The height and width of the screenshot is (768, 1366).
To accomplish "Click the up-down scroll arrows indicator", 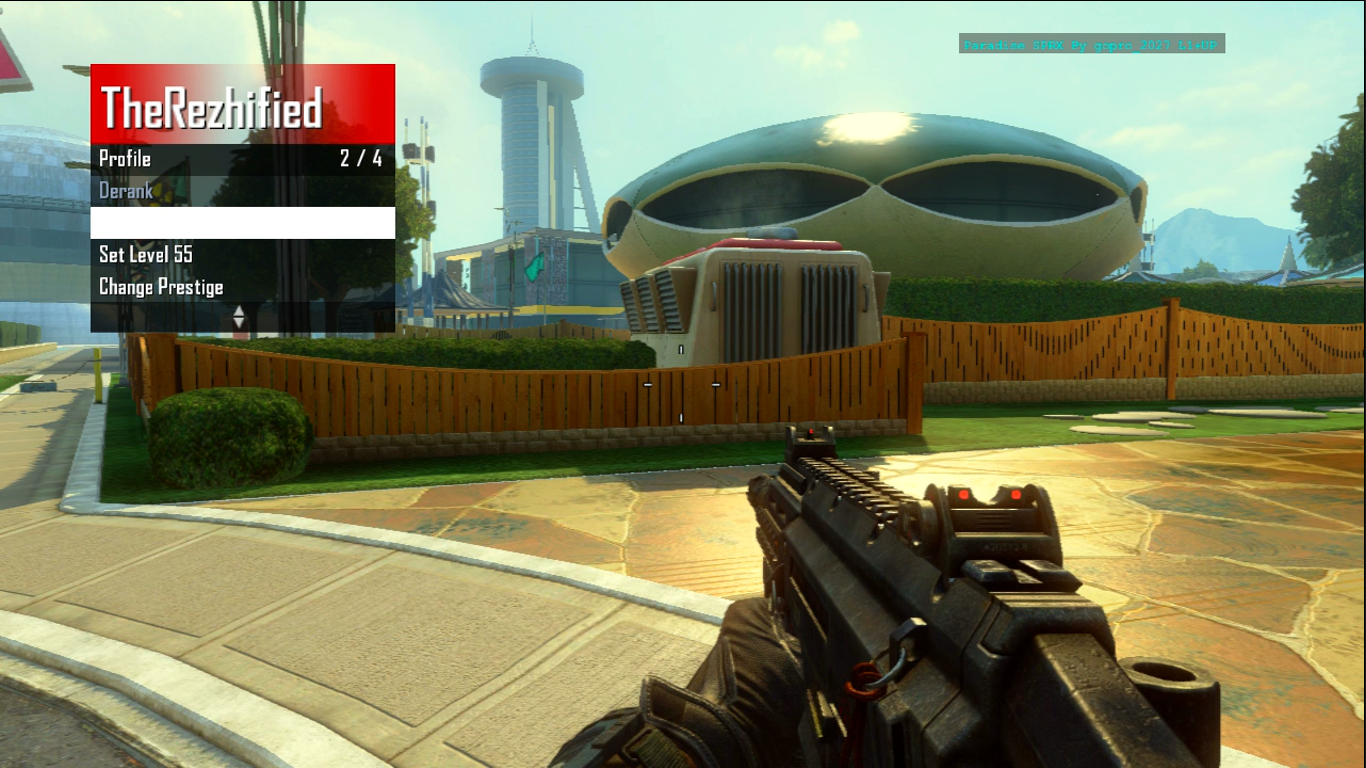I will click(238, 317).
